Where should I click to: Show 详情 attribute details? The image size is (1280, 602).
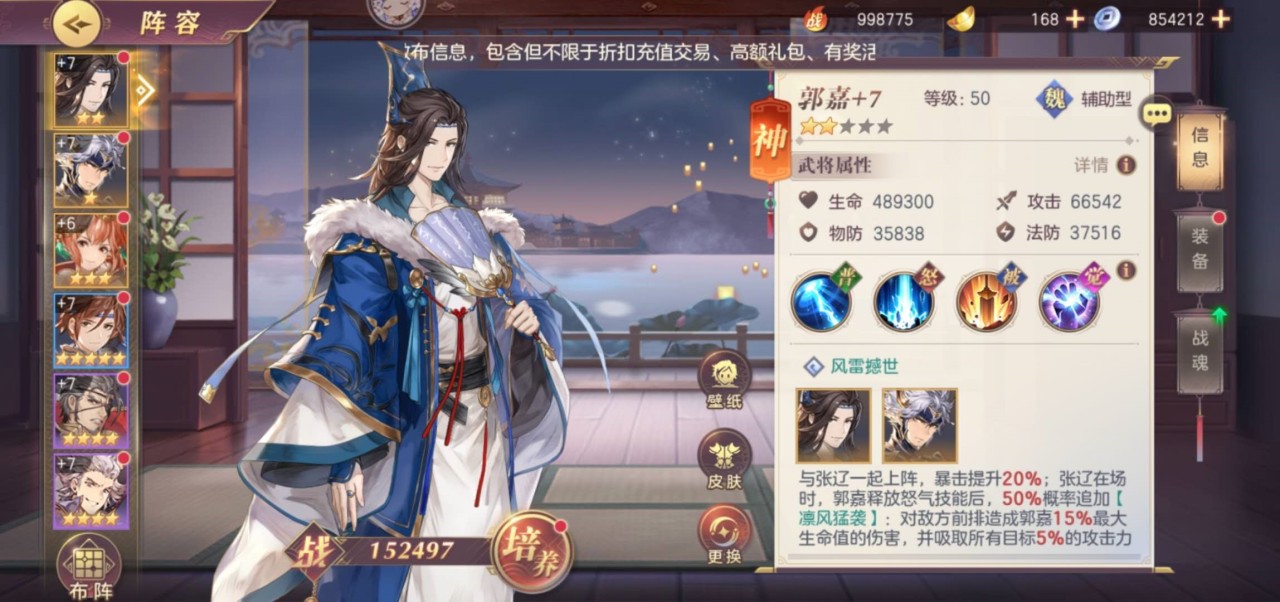(1105, 165)
